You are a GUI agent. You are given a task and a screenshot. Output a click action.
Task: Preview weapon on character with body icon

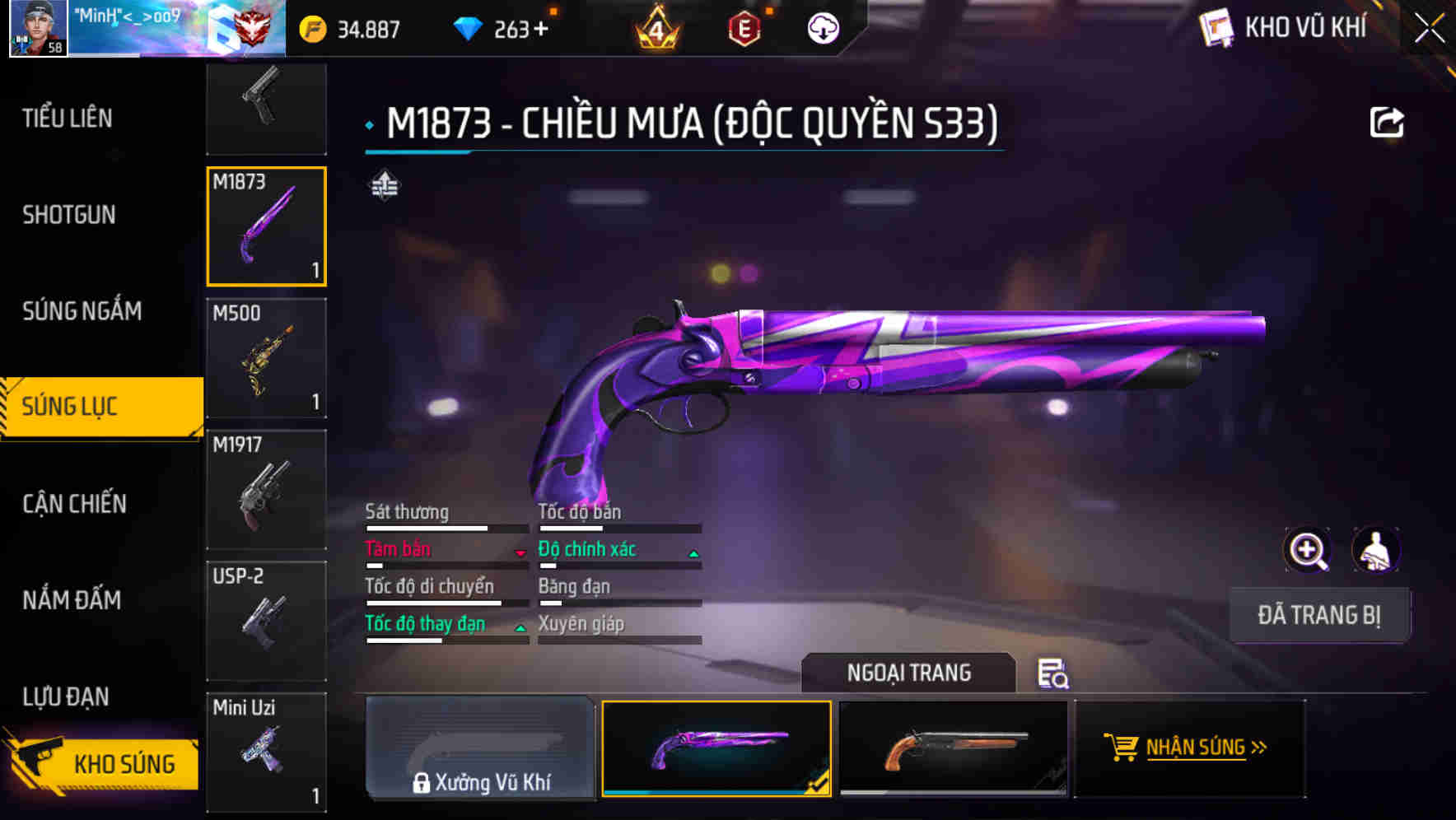pyautogui.click(x=1376, y=550)
